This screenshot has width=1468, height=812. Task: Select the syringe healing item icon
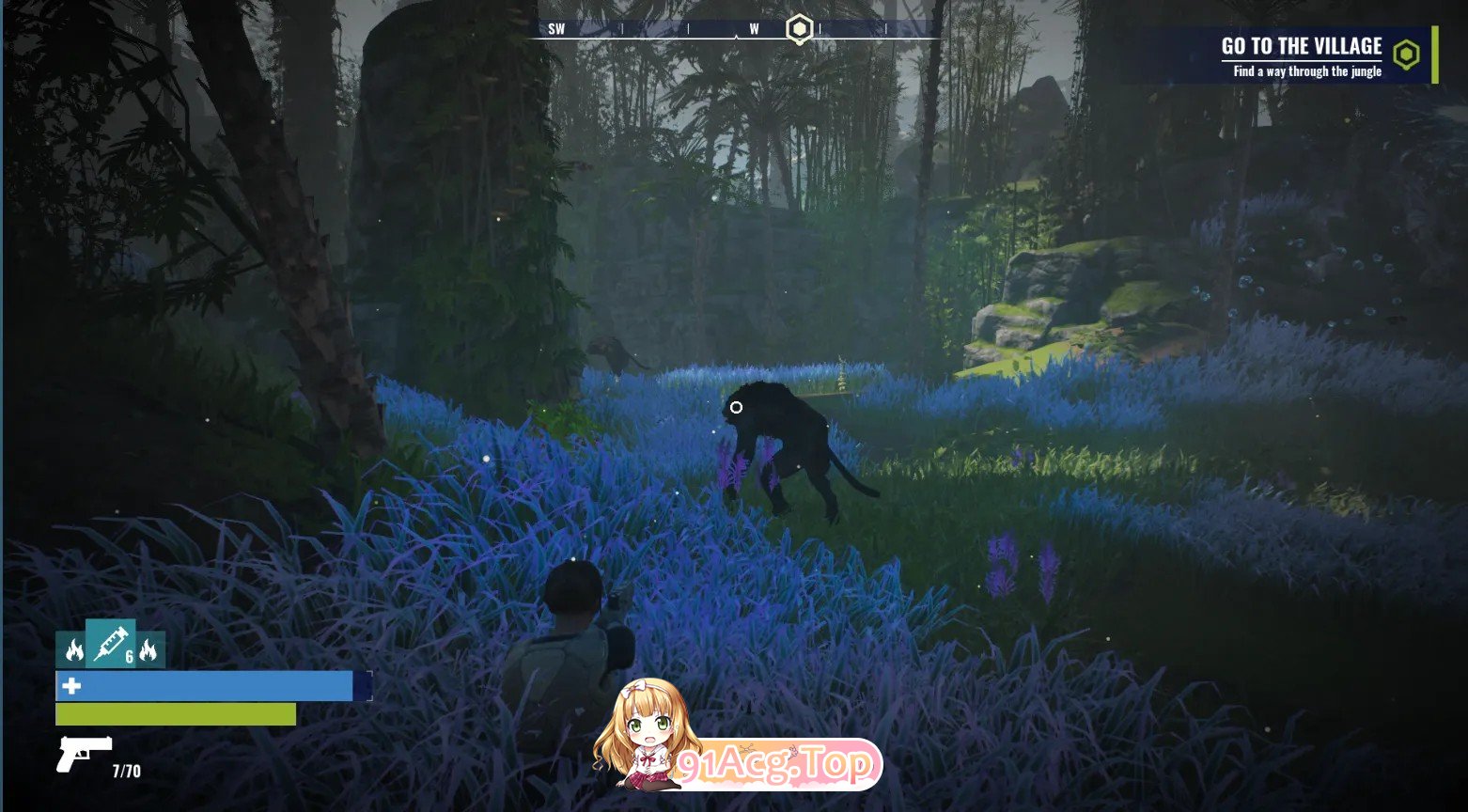click(x=110, y=645)
